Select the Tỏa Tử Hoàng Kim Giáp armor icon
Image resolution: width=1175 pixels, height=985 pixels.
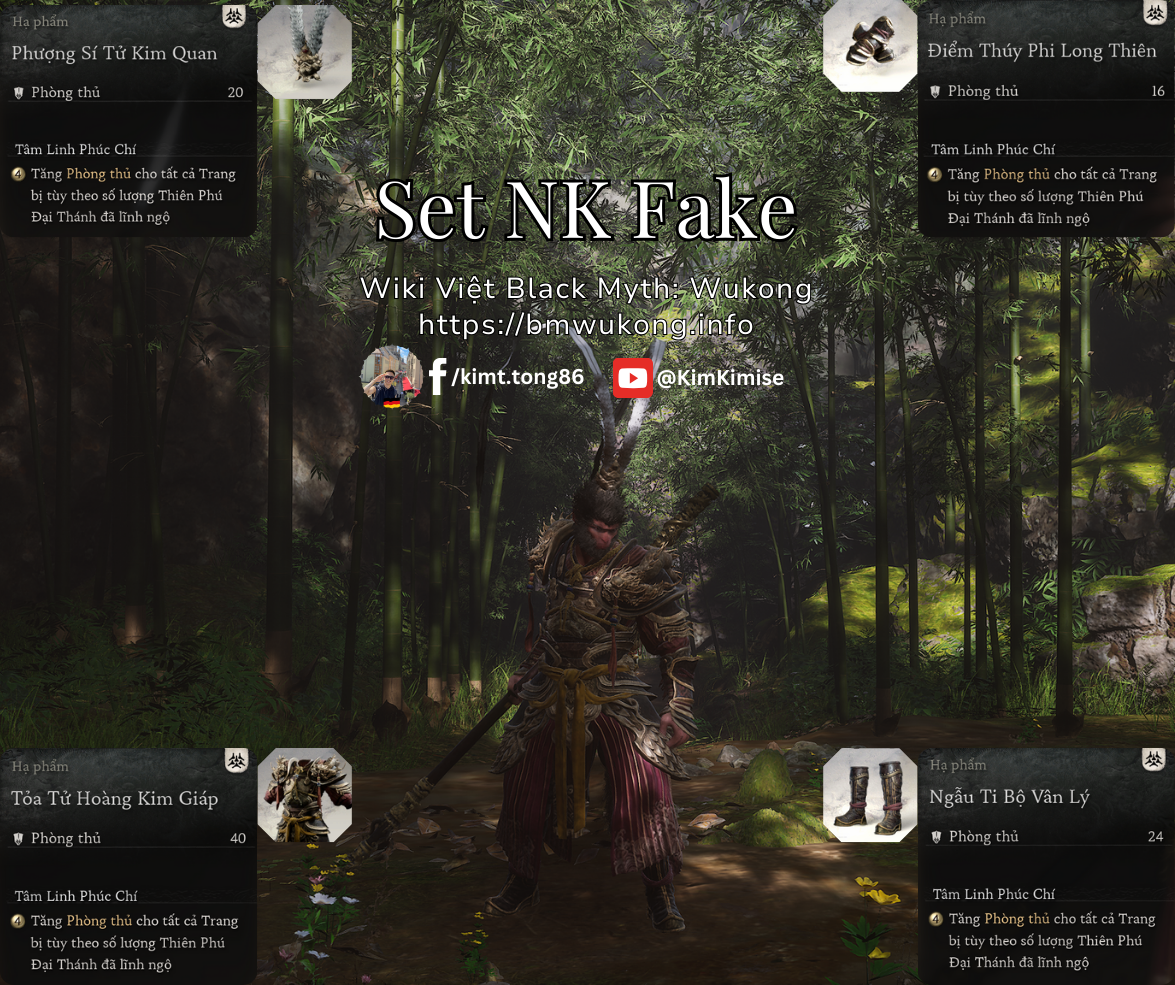pyautogui.click(x=304, y=795)
